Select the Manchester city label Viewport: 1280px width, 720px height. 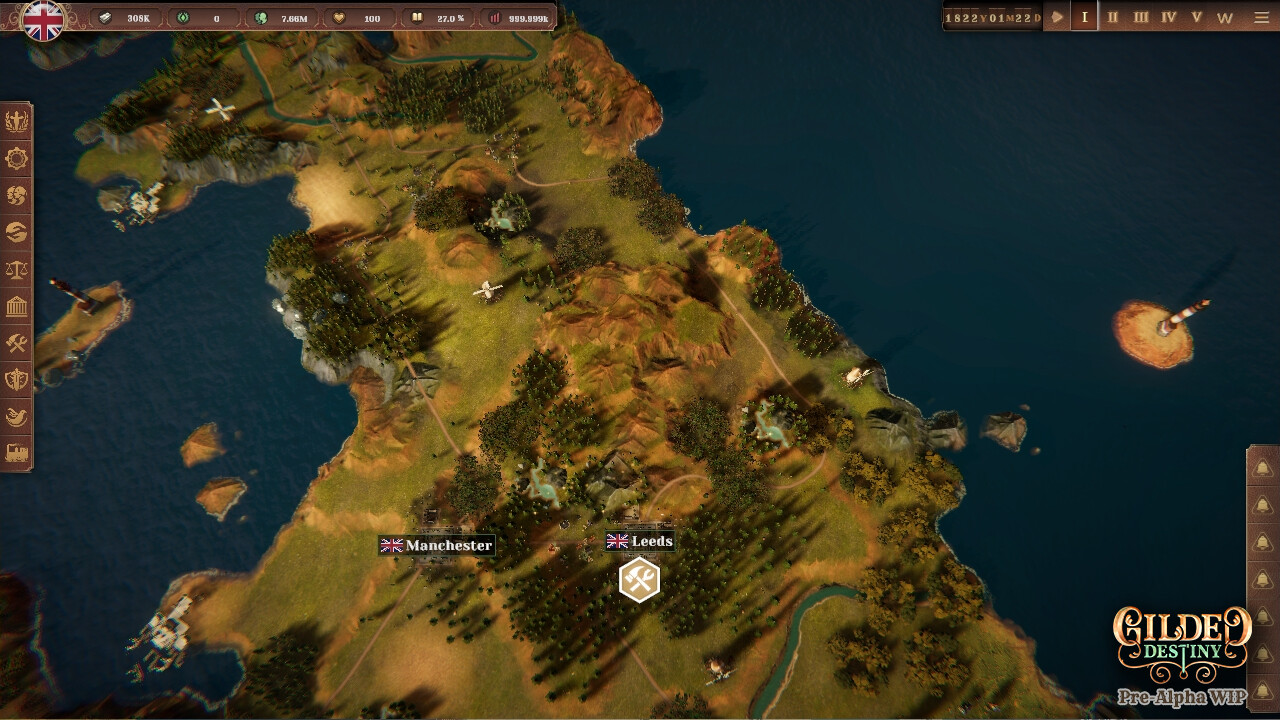tap(435, 546)
